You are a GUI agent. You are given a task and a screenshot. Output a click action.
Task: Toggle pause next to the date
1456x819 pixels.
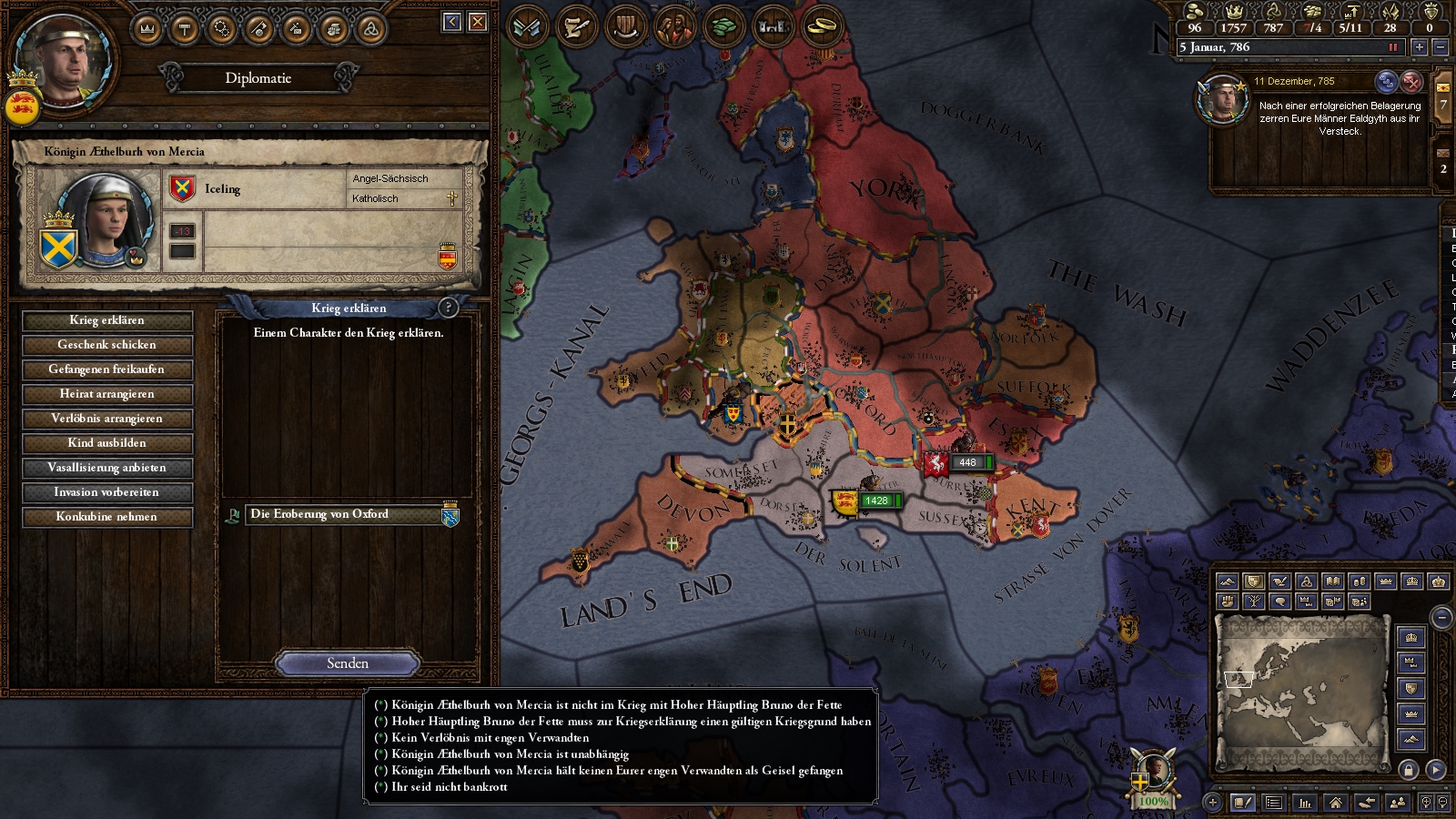[1392, 47]
